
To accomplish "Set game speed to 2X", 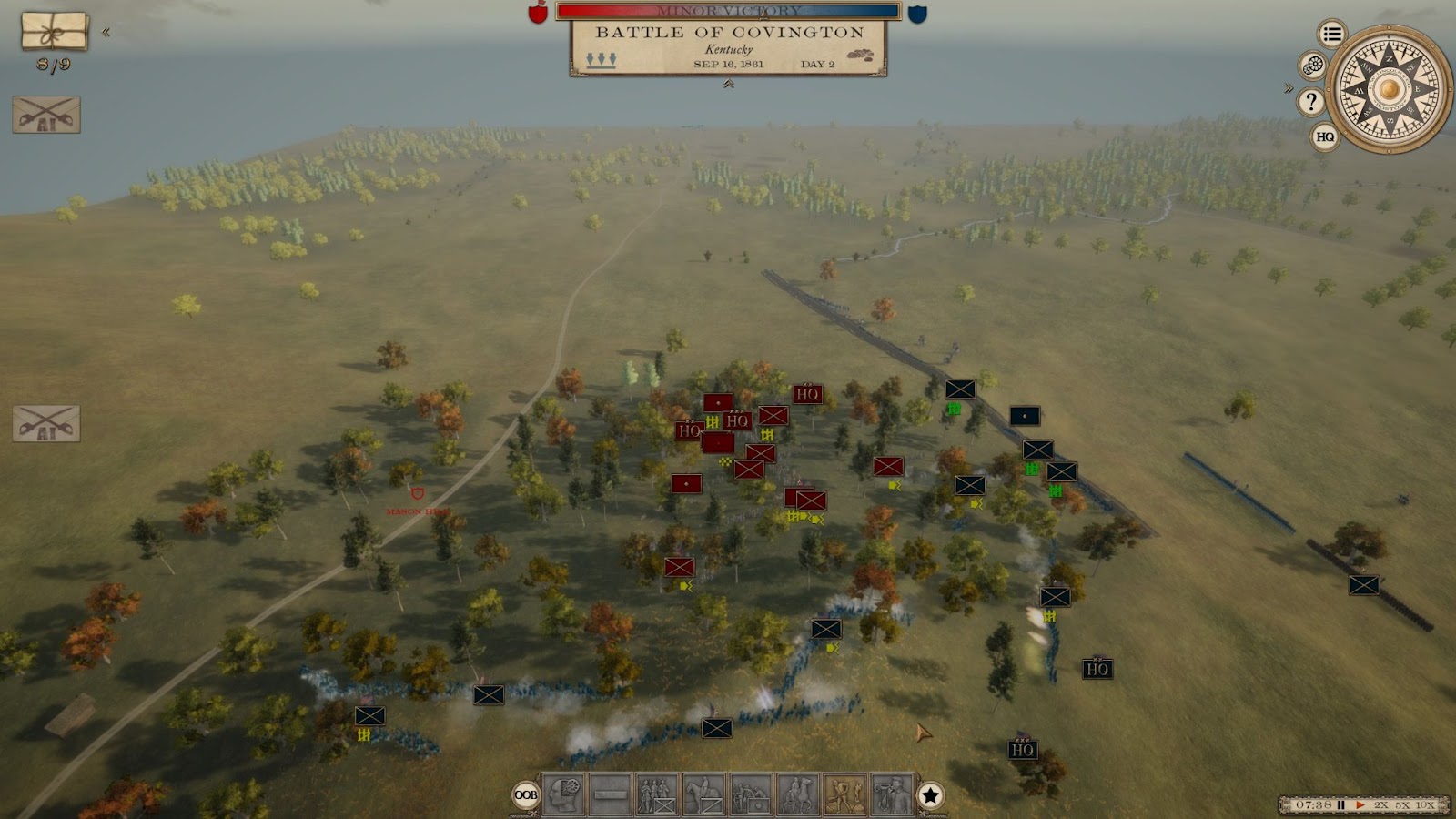I will (x=1381, y=805).
